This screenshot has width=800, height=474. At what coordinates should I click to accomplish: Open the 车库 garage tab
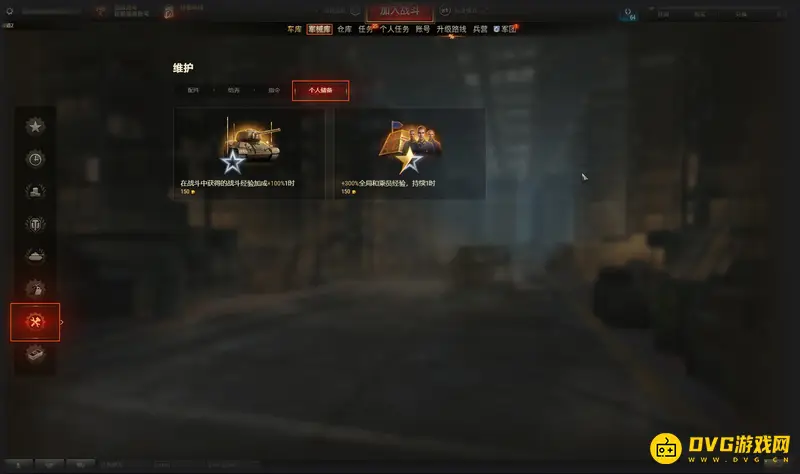pos(293,30)
